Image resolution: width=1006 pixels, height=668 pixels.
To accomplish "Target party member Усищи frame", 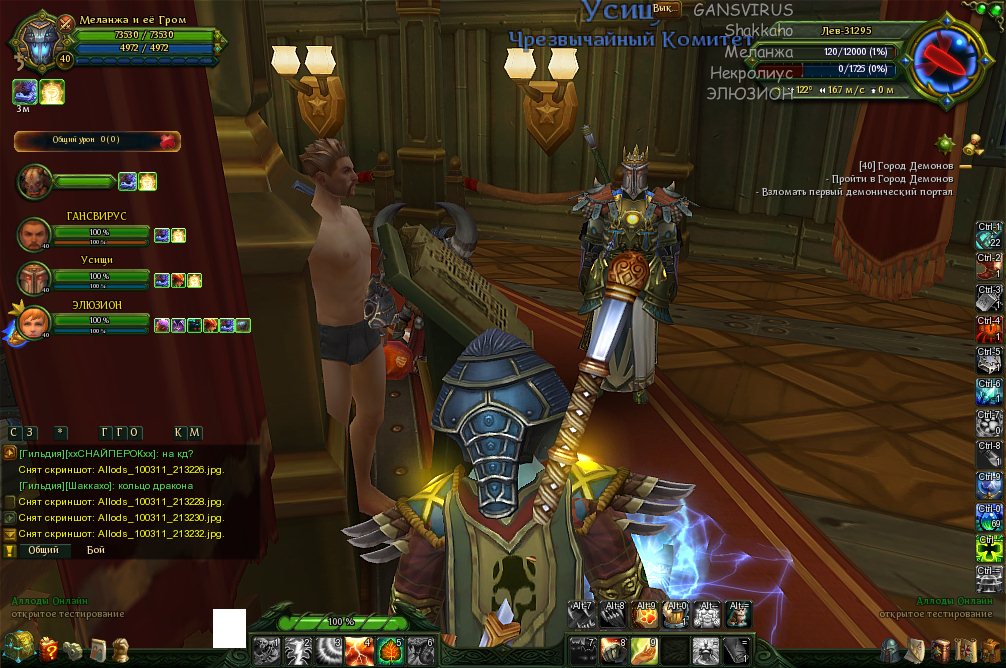I will point(98,278).
